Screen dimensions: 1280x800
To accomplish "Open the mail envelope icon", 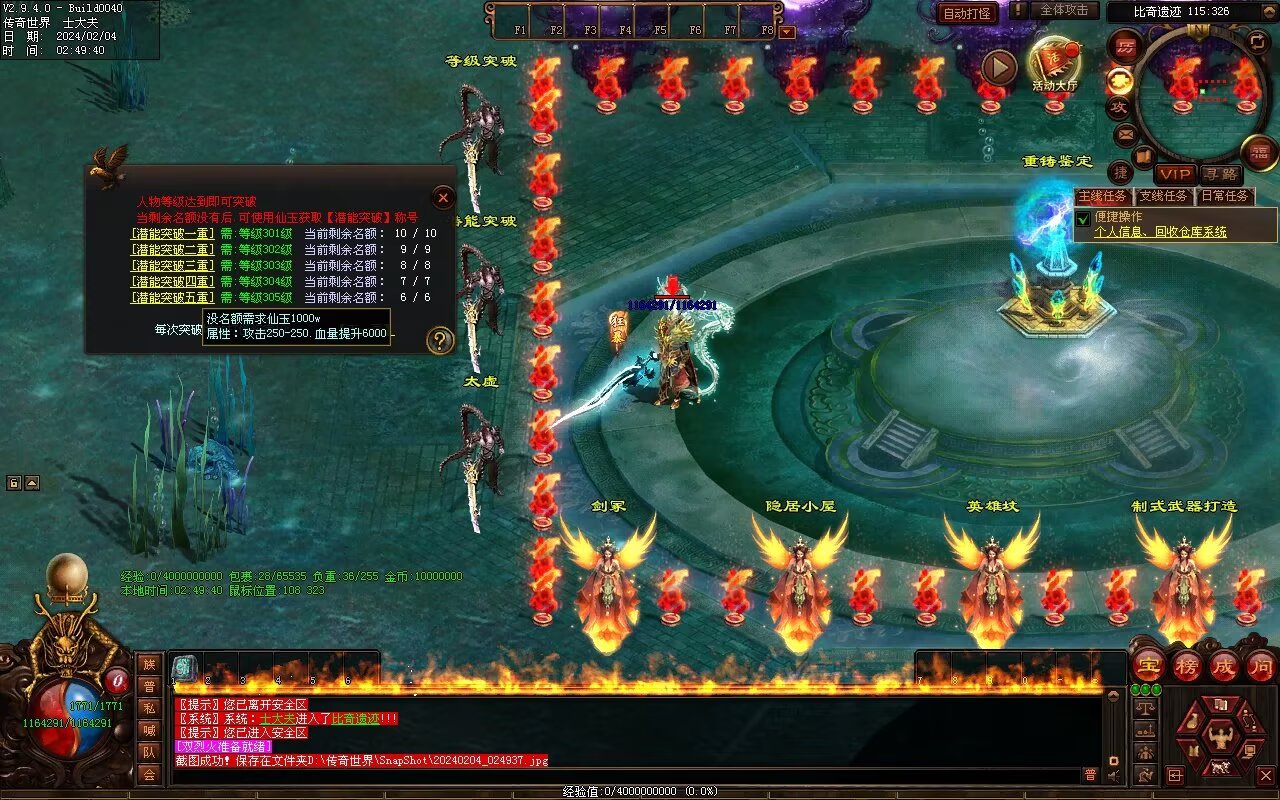I will click(1126, 134).
